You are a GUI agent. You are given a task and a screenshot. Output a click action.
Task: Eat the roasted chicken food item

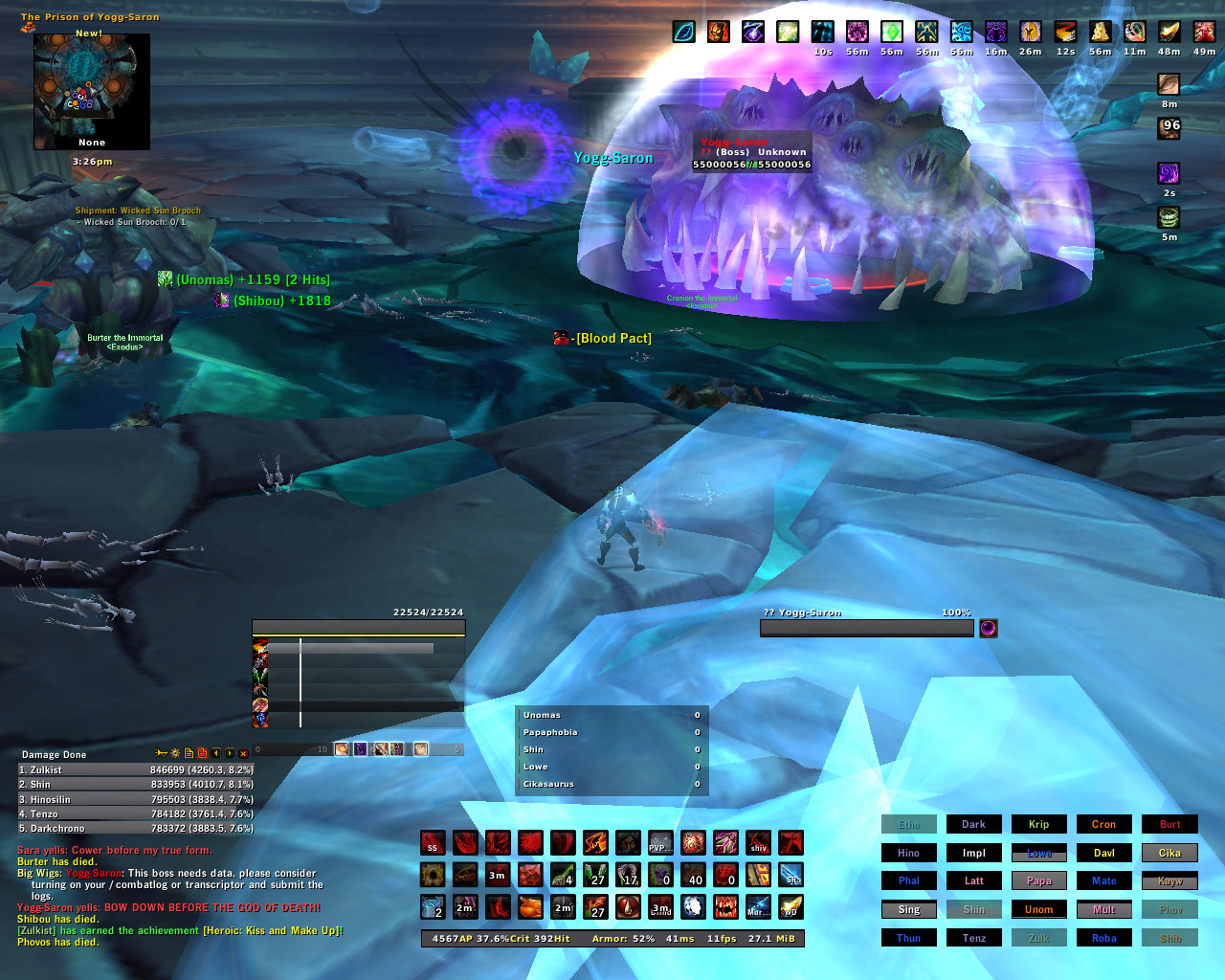[530, 907]
